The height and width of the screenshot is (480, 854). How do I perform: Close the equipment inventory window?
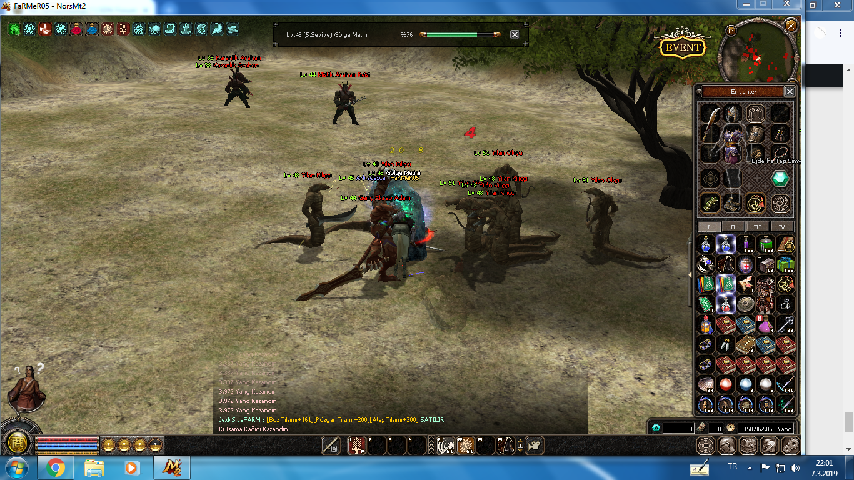tap(789, 91)
